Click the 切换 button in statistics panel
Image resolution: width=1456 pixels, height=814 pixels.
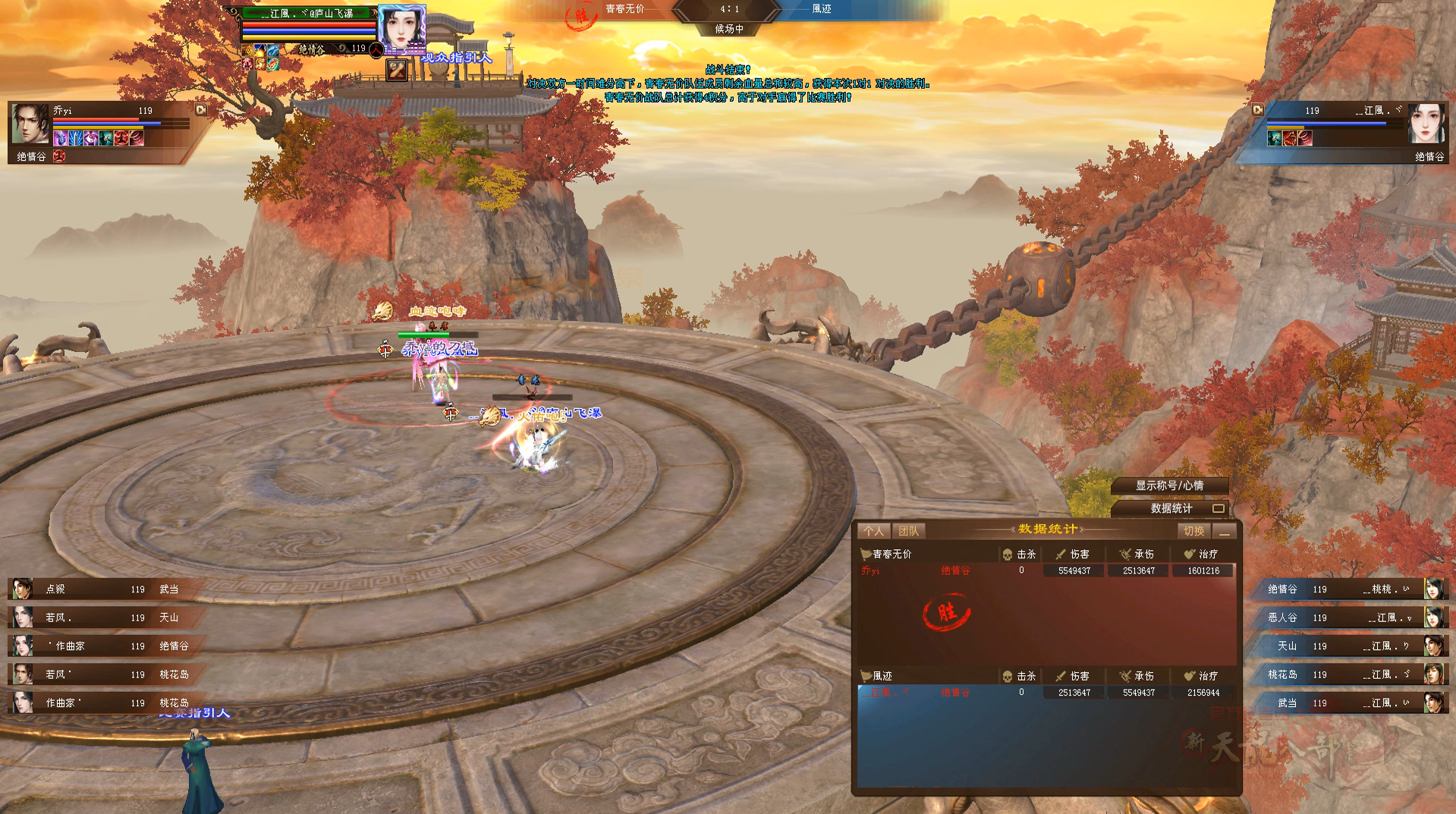tap(1193, 531)
